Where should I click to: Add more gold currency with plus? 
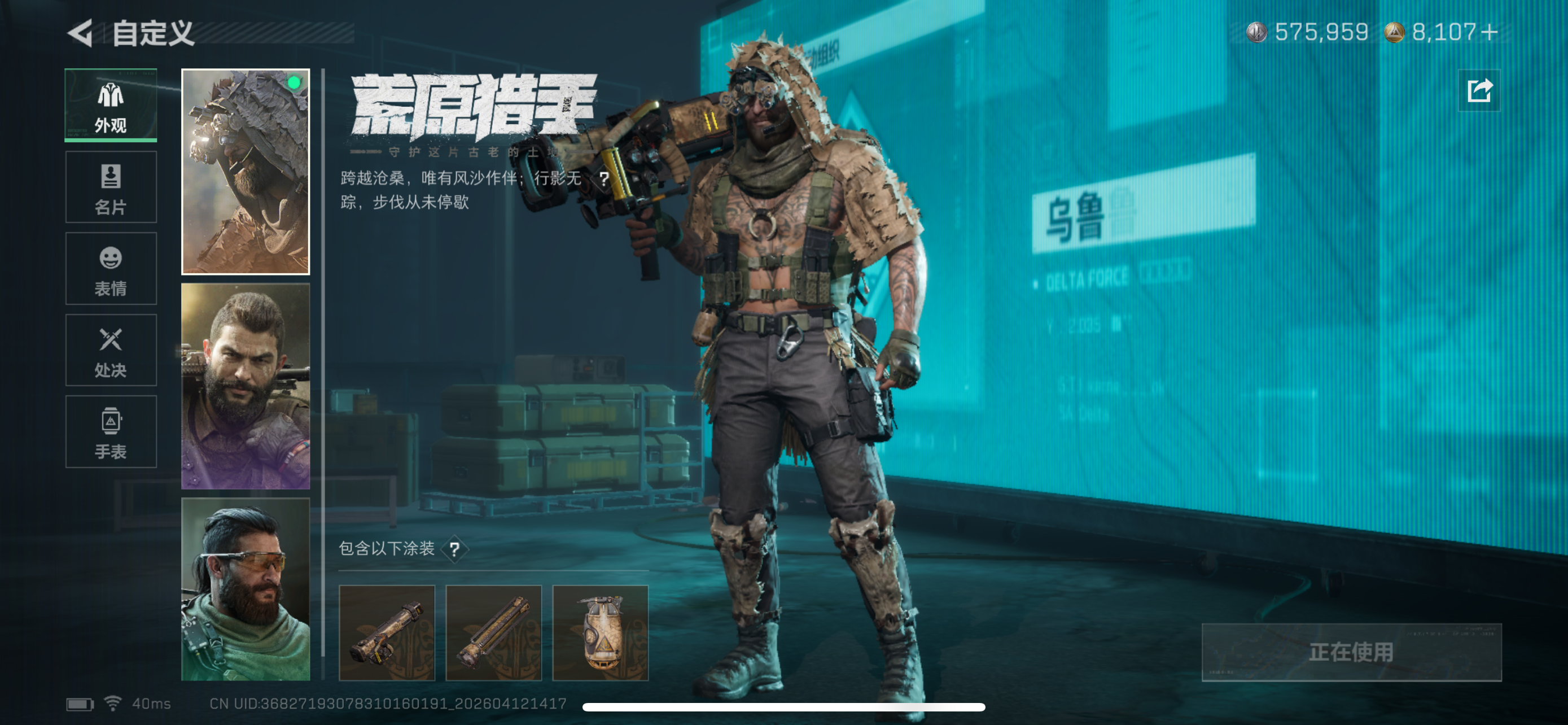[x=1490, y=32]
